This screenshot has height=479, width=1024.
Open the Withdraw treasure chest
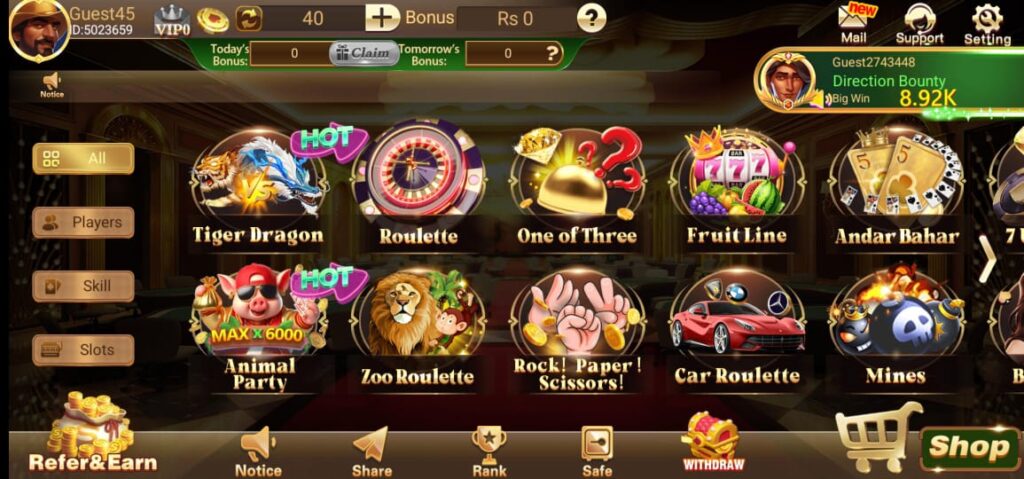pos(712,443)
